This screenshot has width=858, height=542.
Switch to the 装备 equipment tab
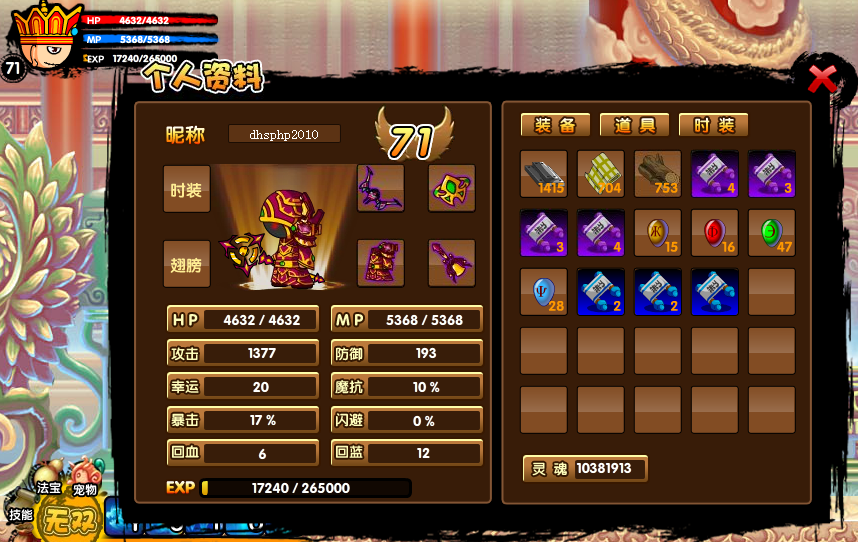point(555,125)
